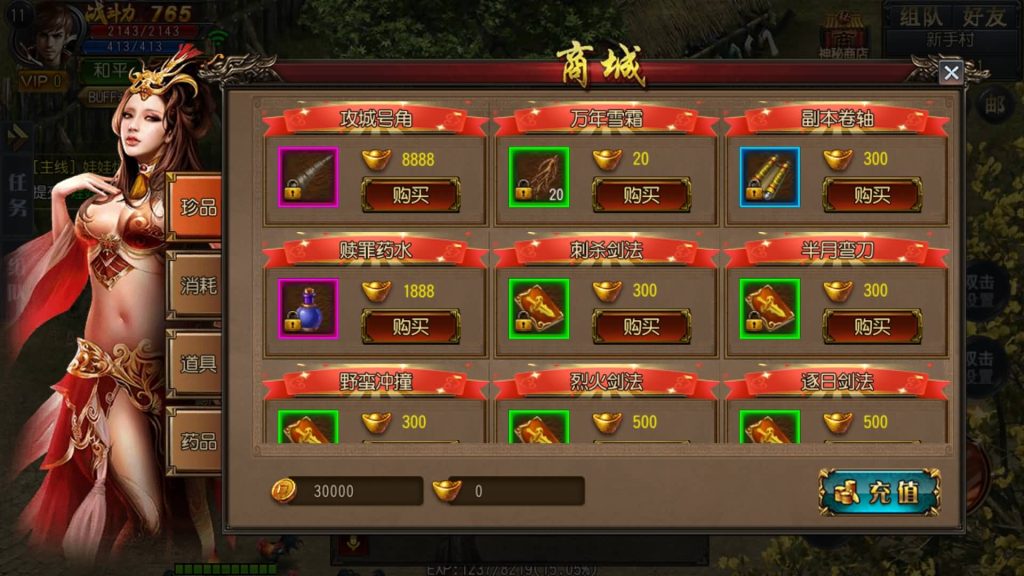The width and height of the screenshot is (1024, 576).
Task: Show the 药品 category tab
Action: pyautogui.click(x=197, y=440)
